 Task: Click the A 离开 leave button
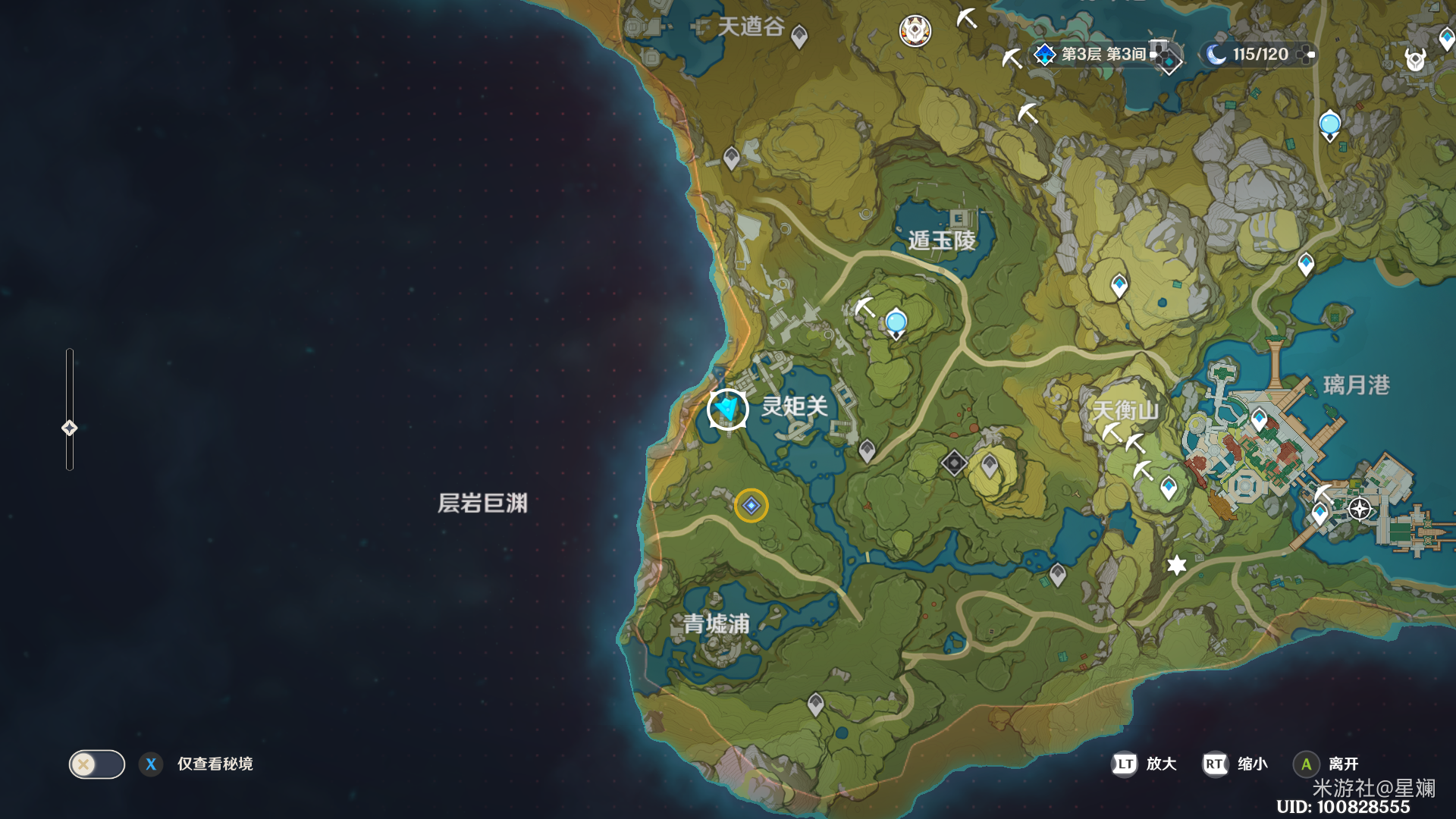click(x=1306, y=764)
